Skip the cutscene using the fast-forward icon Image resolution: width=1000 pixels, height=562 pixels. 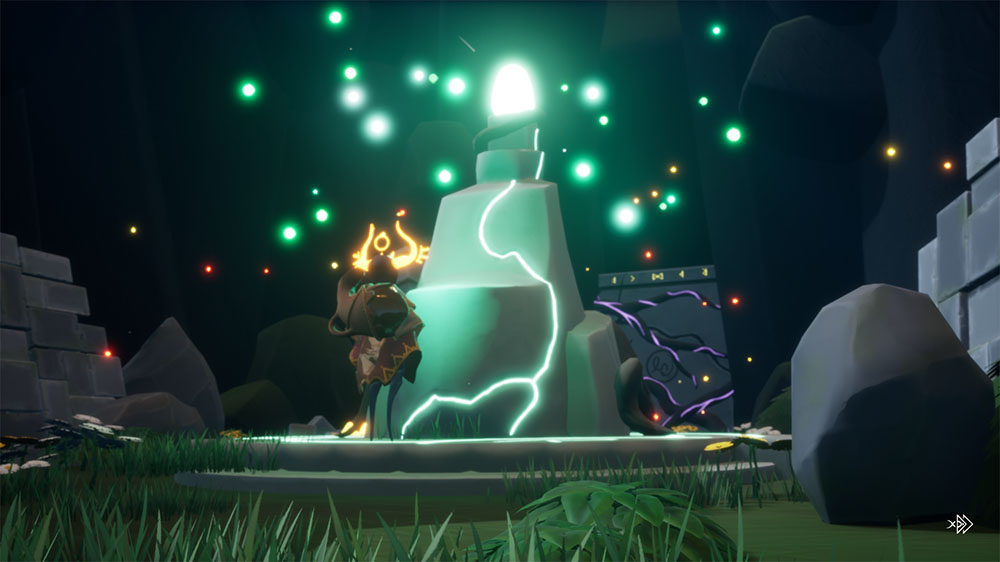[961, 524]
